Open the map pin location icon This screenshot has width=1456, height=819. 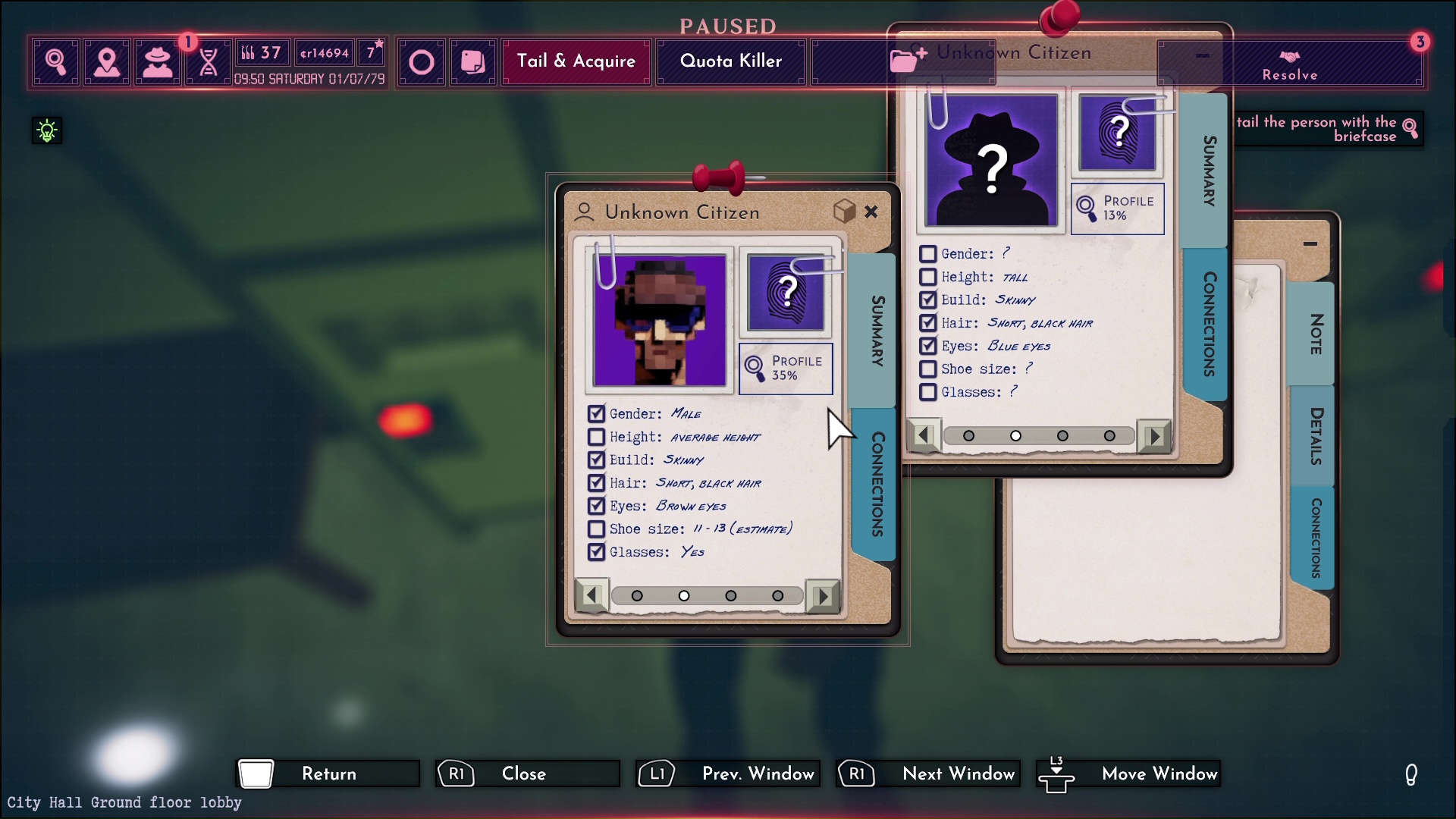point(107,61)
